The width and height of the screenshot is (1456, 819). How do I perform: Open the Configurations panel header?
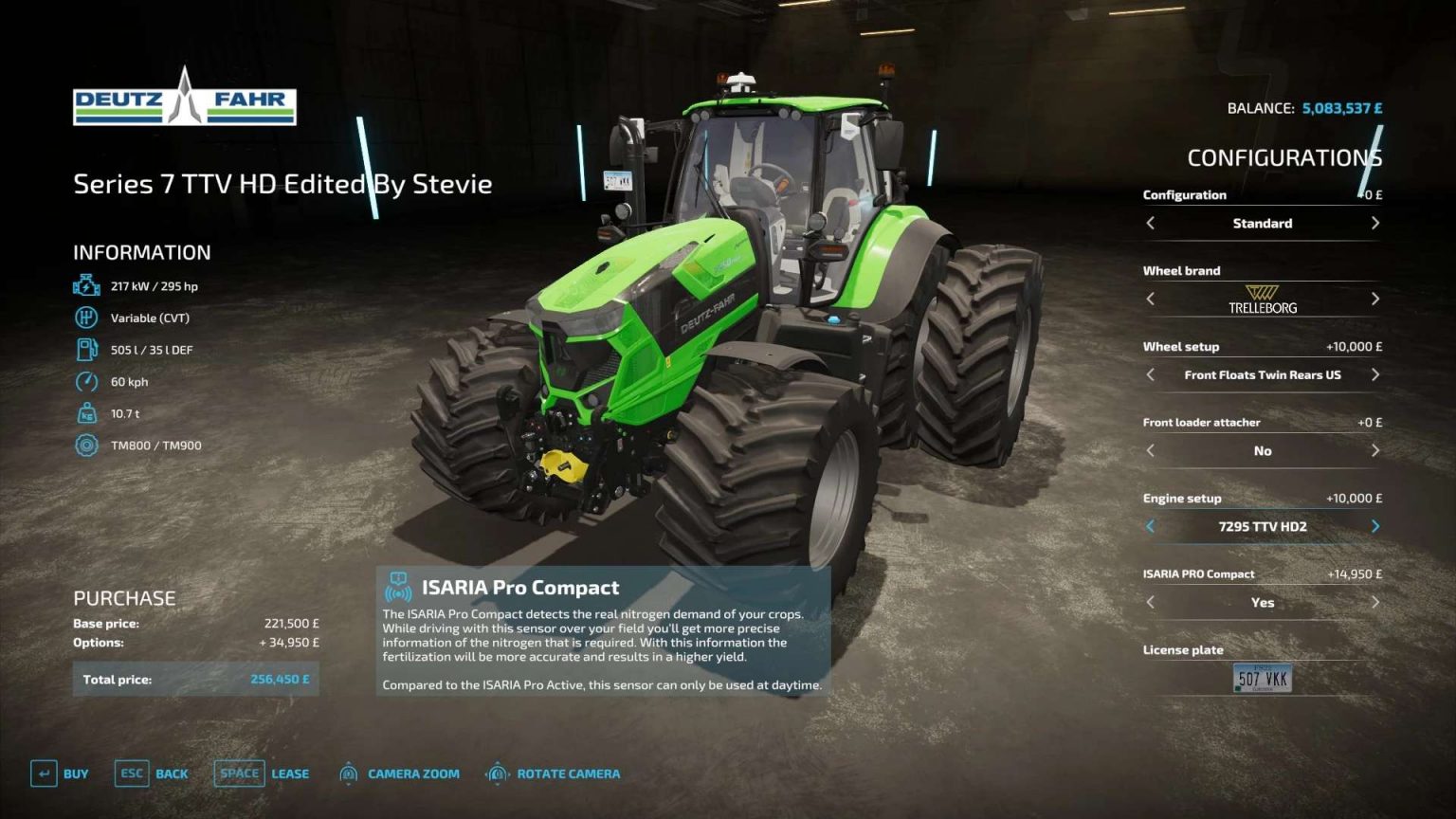click(x=1284, y=157)
